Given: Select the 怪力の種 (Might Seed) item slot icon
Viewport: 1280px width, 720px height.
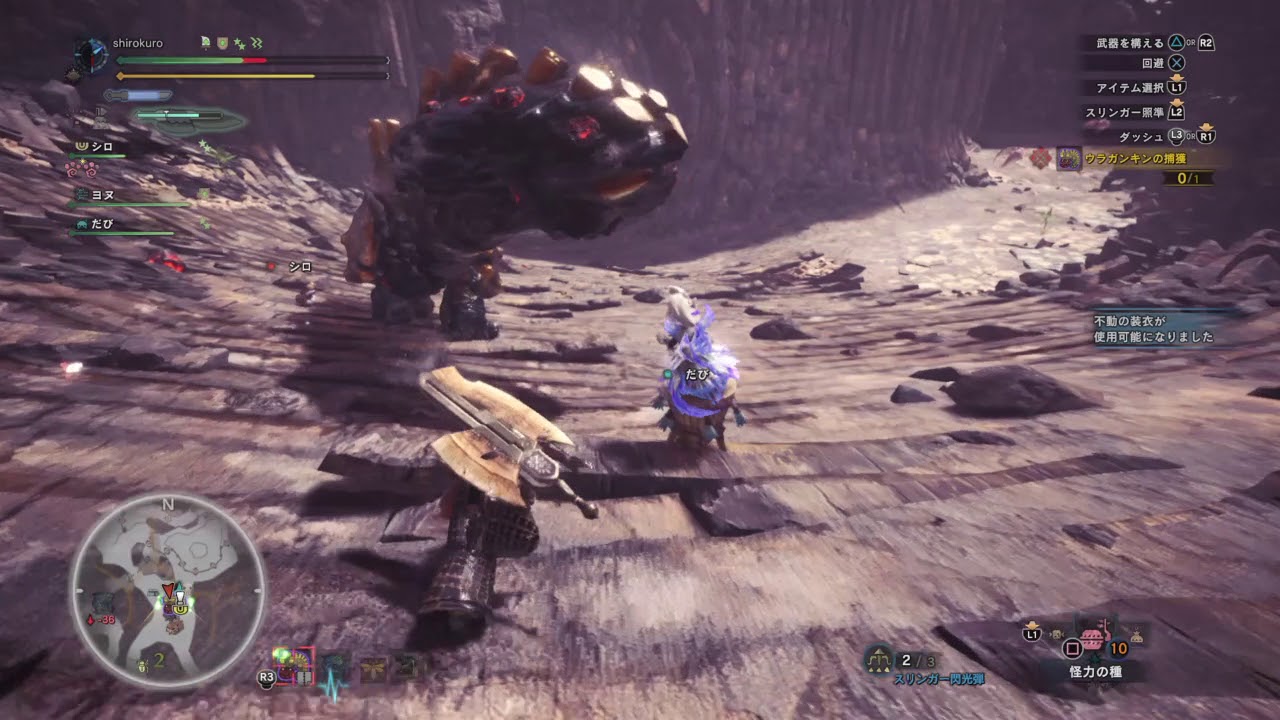Looking at the screenshot, I should pos(1092,640).
